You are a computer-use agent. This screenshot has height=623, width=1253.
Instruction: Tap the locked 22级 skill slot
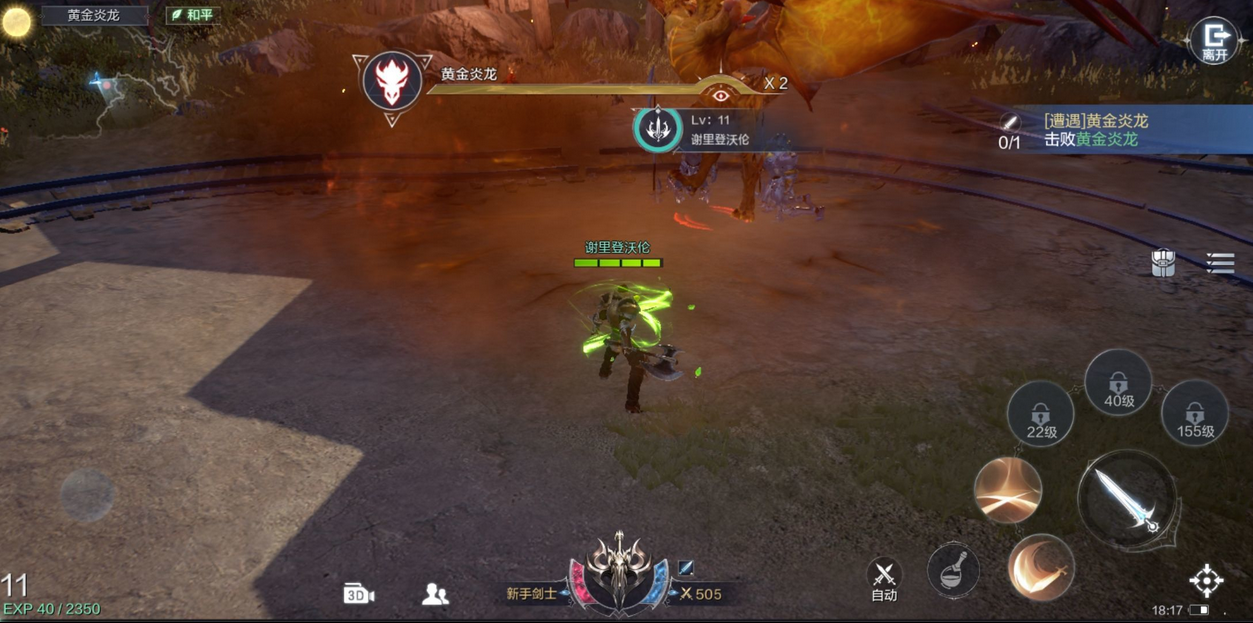tap(1040, 414)
